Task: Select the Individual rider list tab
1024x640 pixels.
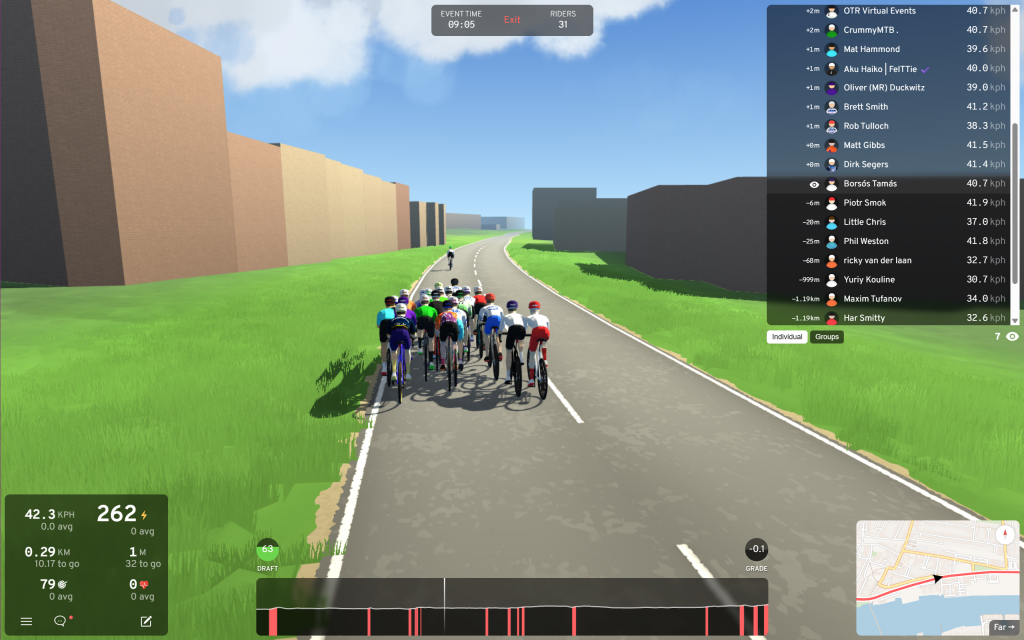Action: 788,337
